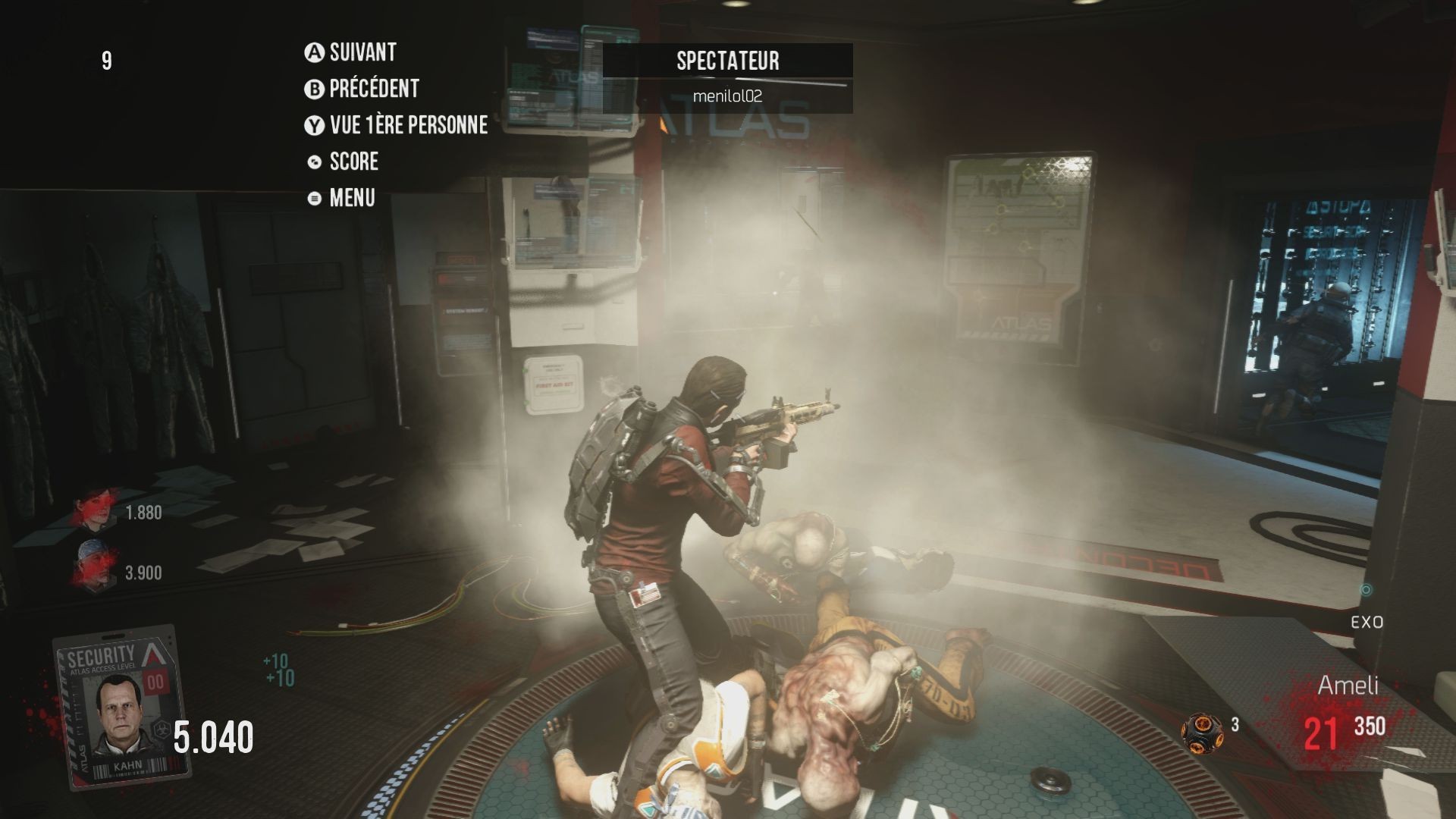This screenshot has height=819, width=1456.
Task: Click the bandana teammate portrait with 3.900 points
Action: click(x=94, y=570)
